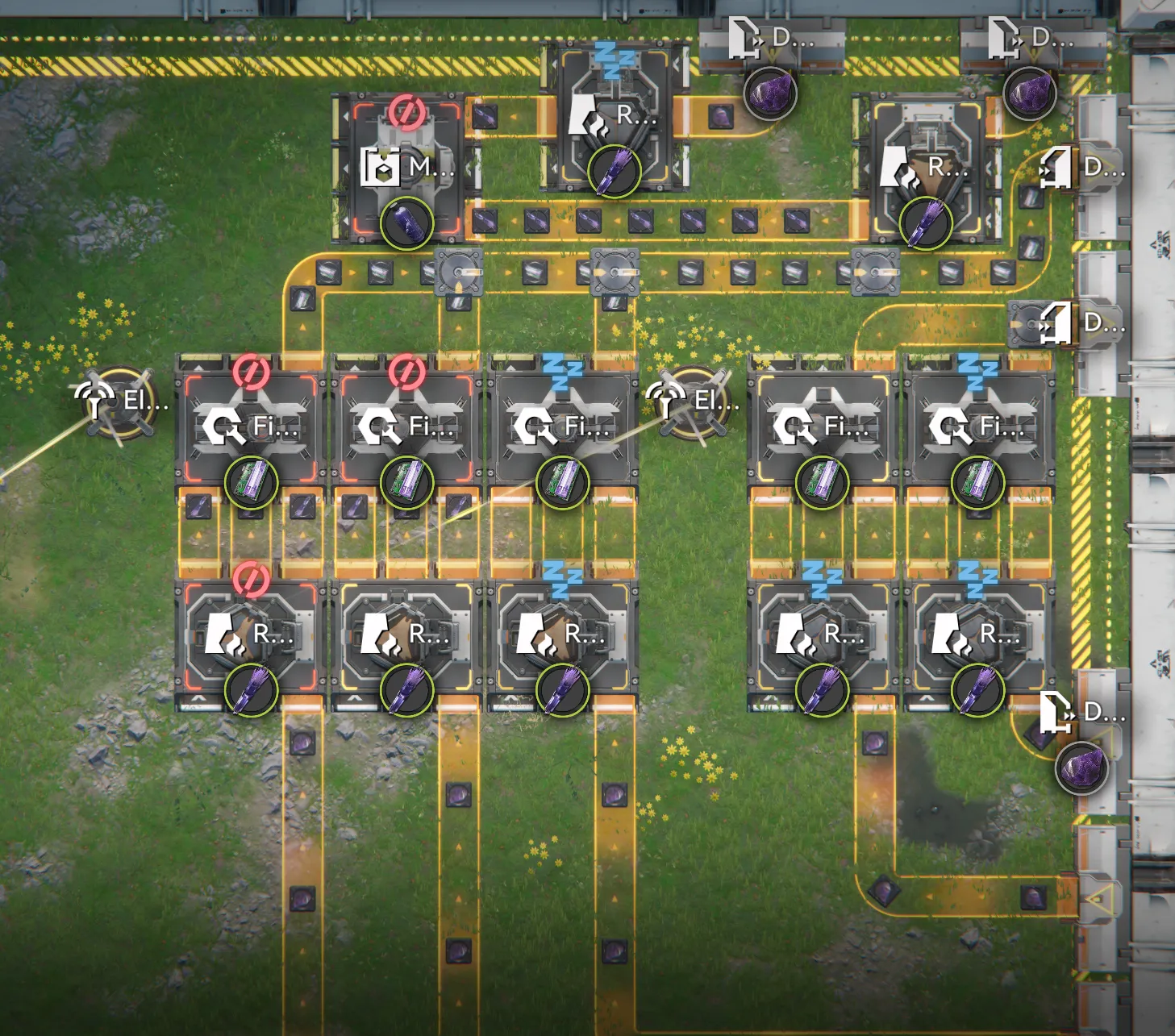Click the product icon beneath the "M..." label
Screen dimensions: 1175x1036
406,223
